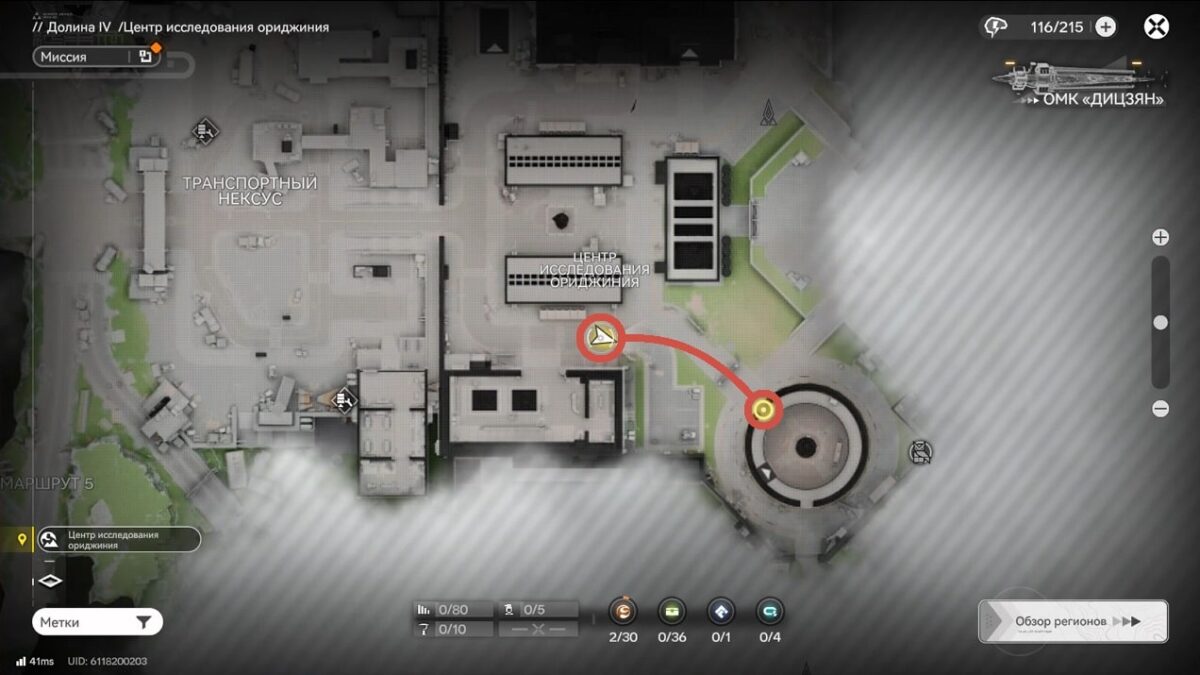Zoom out the map with minus
The image size is (1200, 675).
click(x=1160, y=408)
